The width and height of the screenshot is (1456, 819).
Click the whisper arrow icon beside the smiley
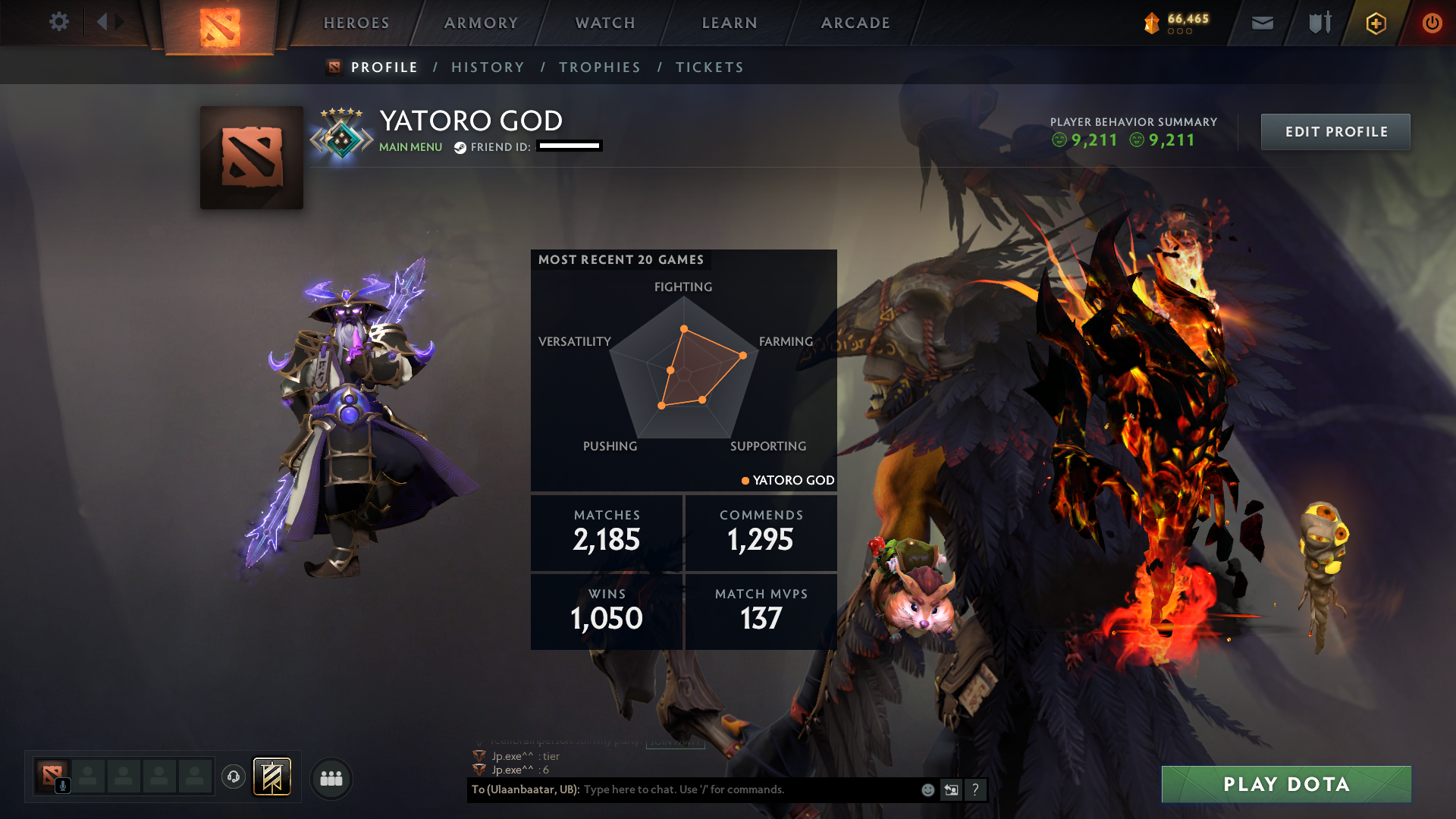[x=951, y=789]
